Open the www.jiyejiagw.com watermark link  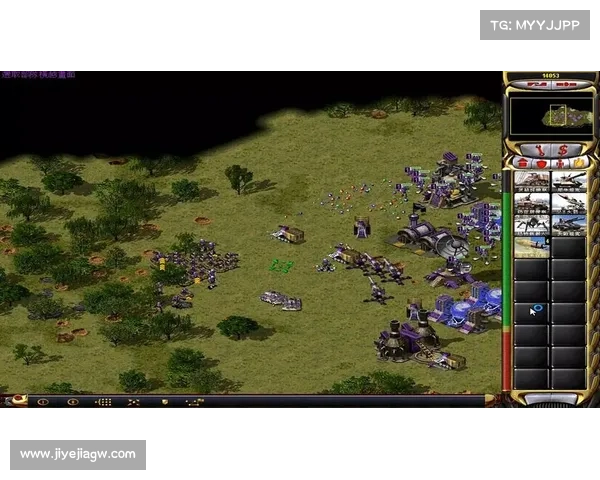(x=79, y=454)
